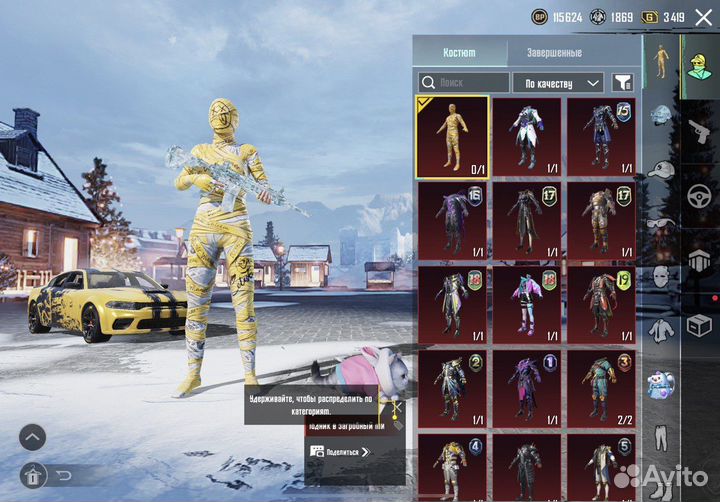Open the cardboard box category
720x502 pixels.
pyautogui.click(x=698, y=323)
